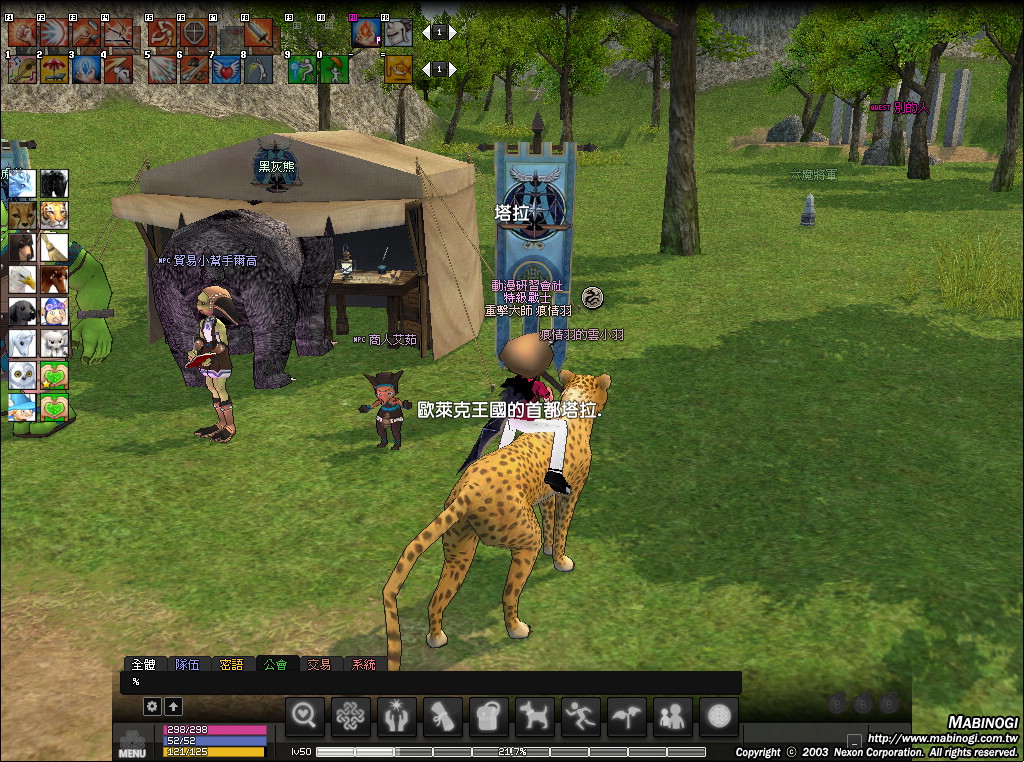The image size is (1024, 762).
Task: Activate the beach umbrella hotbar item
Action: click(54, 69)
